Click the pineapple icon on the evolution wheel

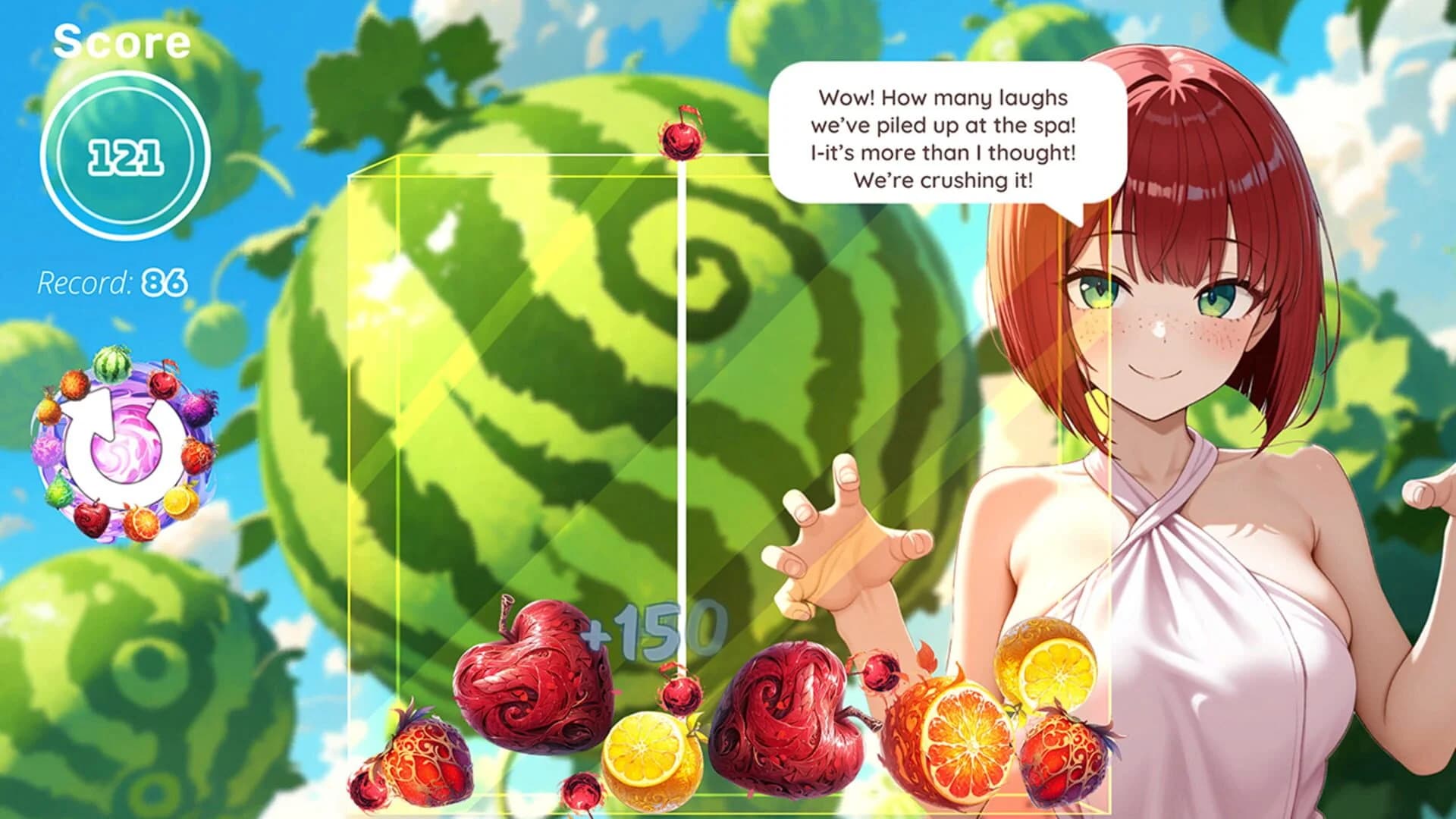[x=49, y=409]
